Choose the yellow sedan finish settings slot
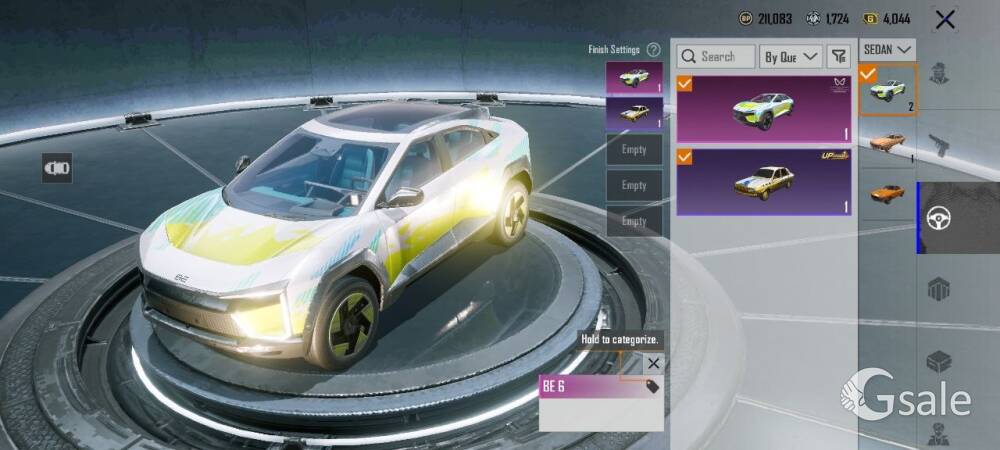The width and height of the screenshot is (1000, 450). [634, 113]
